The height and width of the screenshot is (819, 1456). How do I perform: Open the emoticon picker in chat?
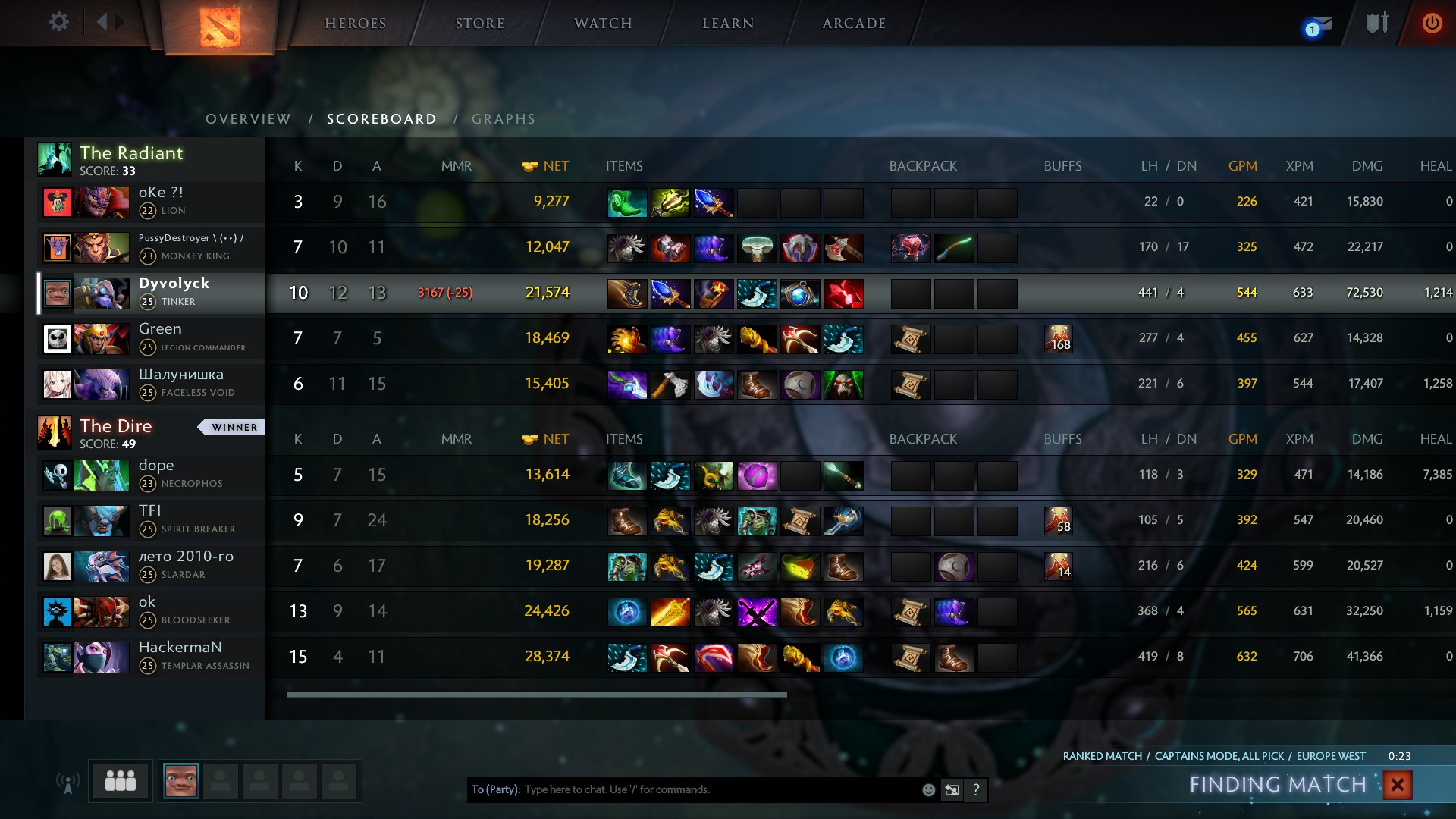point(928,789)
